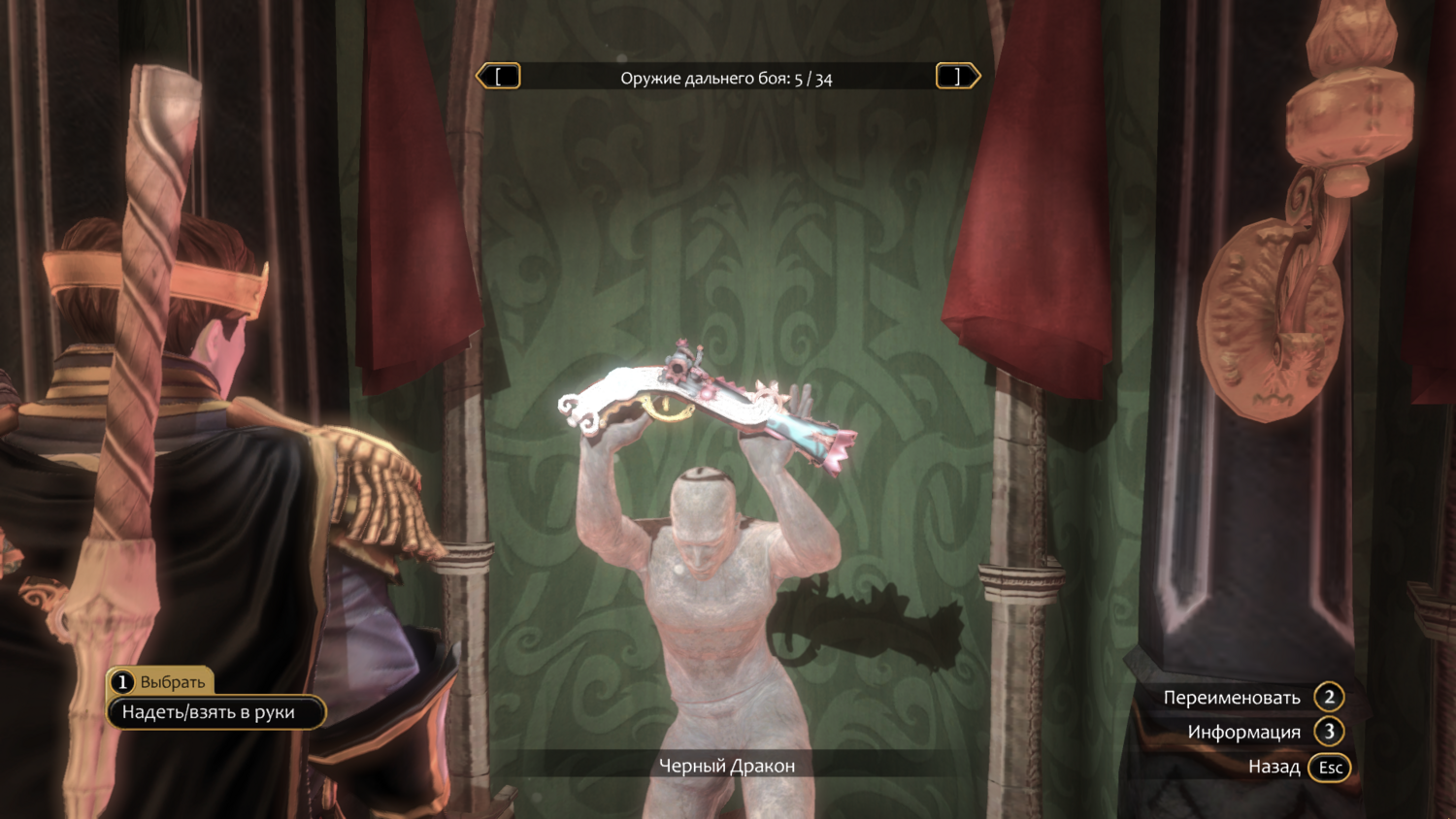1456x819 pixels.
Task: Show the next ranged weapon with right arrow
Action: coord(957,77)
